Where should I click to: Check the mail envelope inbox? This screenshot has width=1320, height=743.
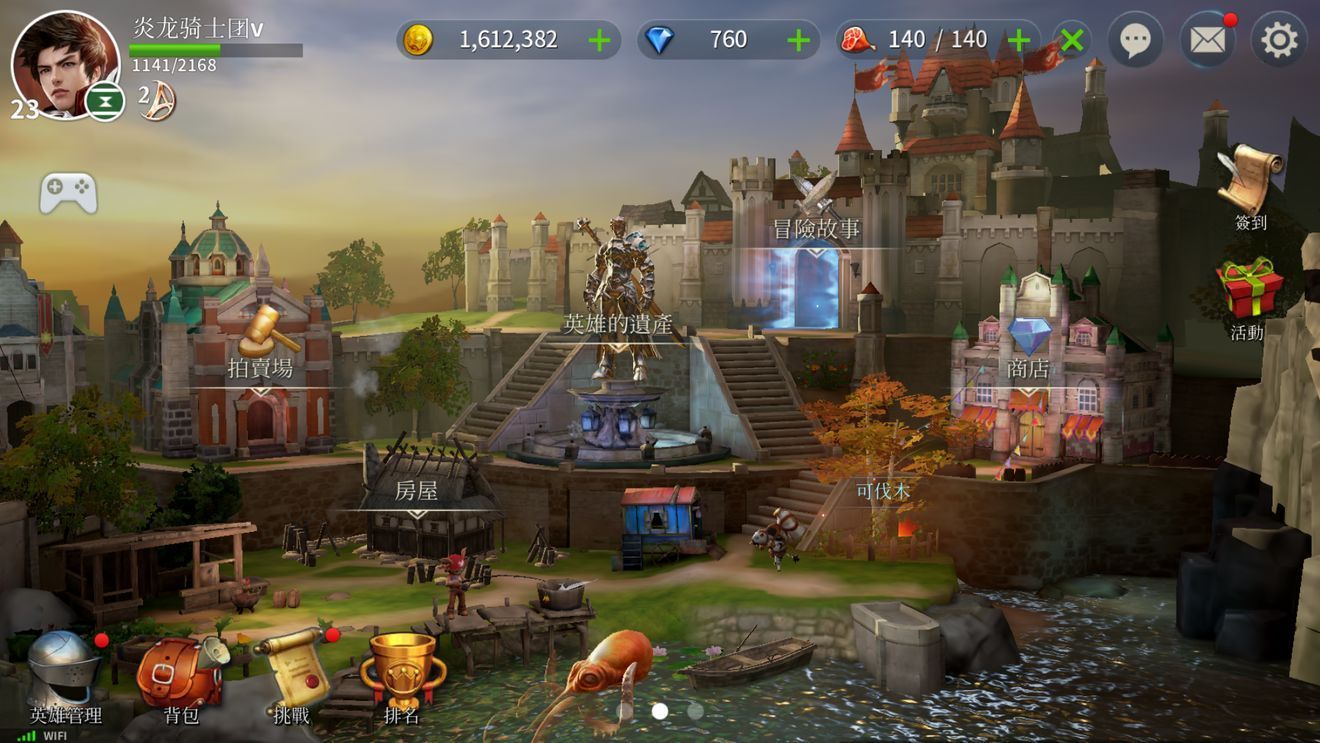pyautogui.click(x=1207, y=40)
